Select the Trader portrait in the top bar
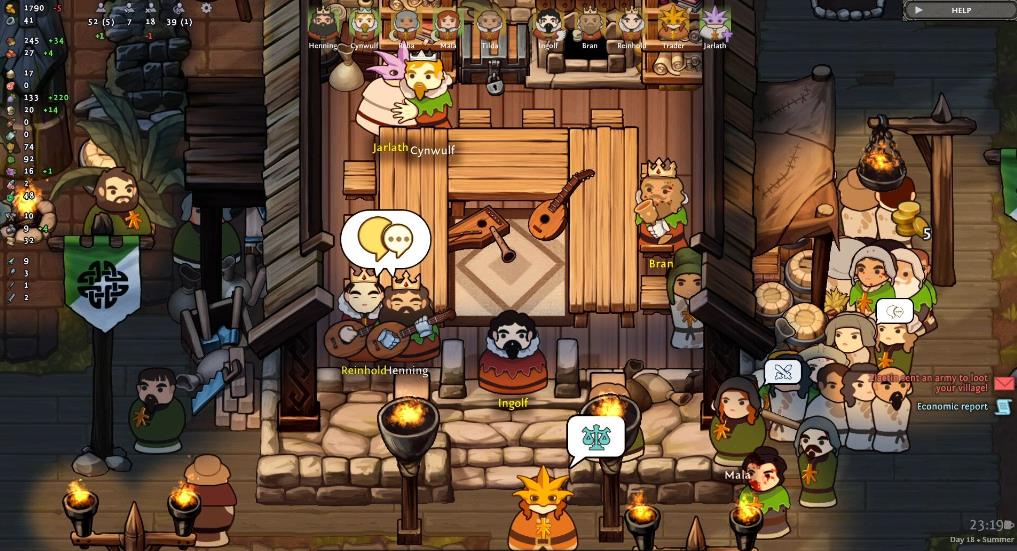This screenshot has height=551, width=1017. pyautogui.click(x=673, y=24)
